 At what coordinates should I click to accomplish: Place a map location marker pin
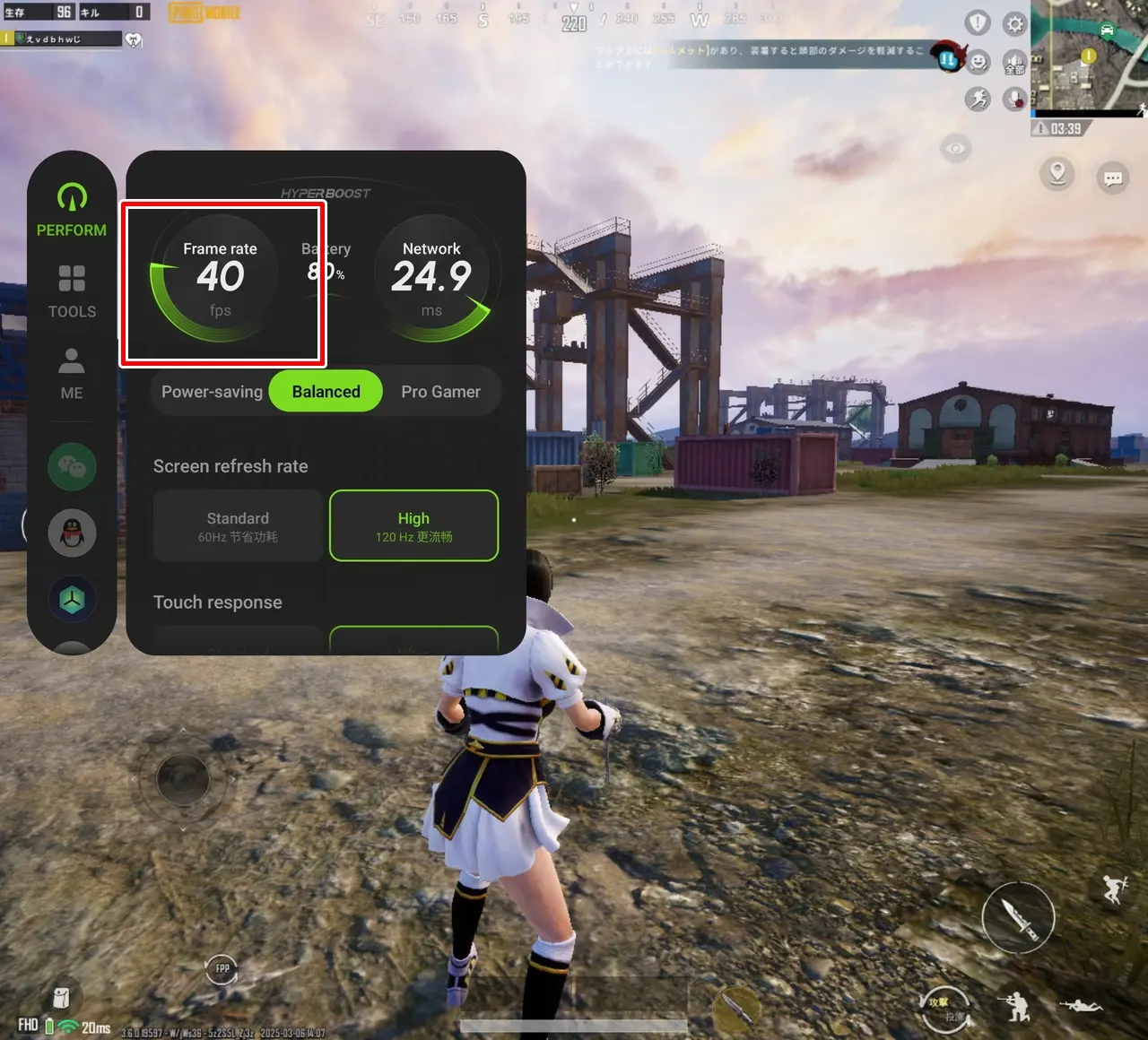(1057, 172)
